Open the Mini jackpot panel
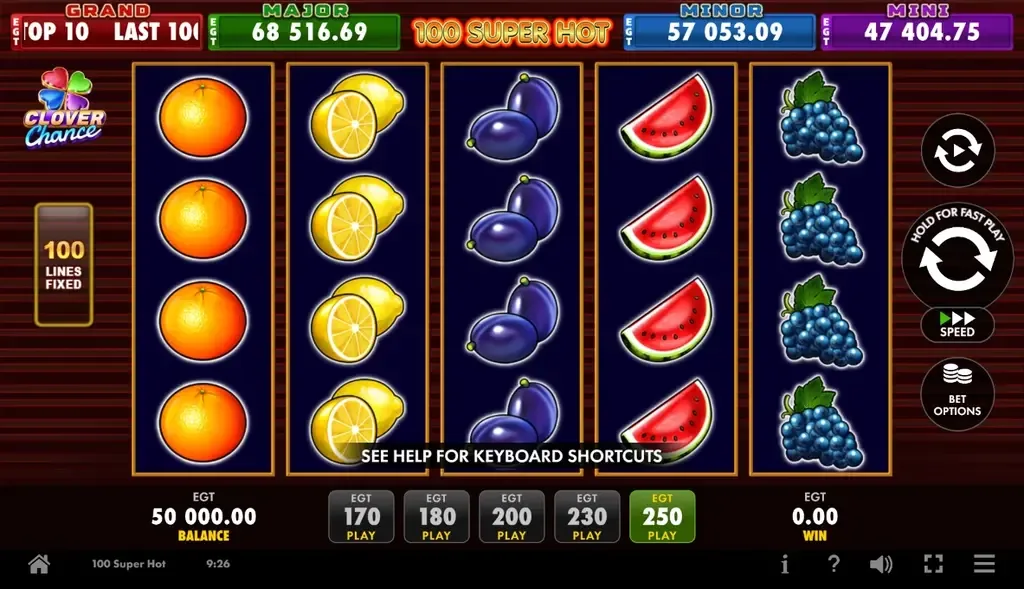 [x=917, y=31]
